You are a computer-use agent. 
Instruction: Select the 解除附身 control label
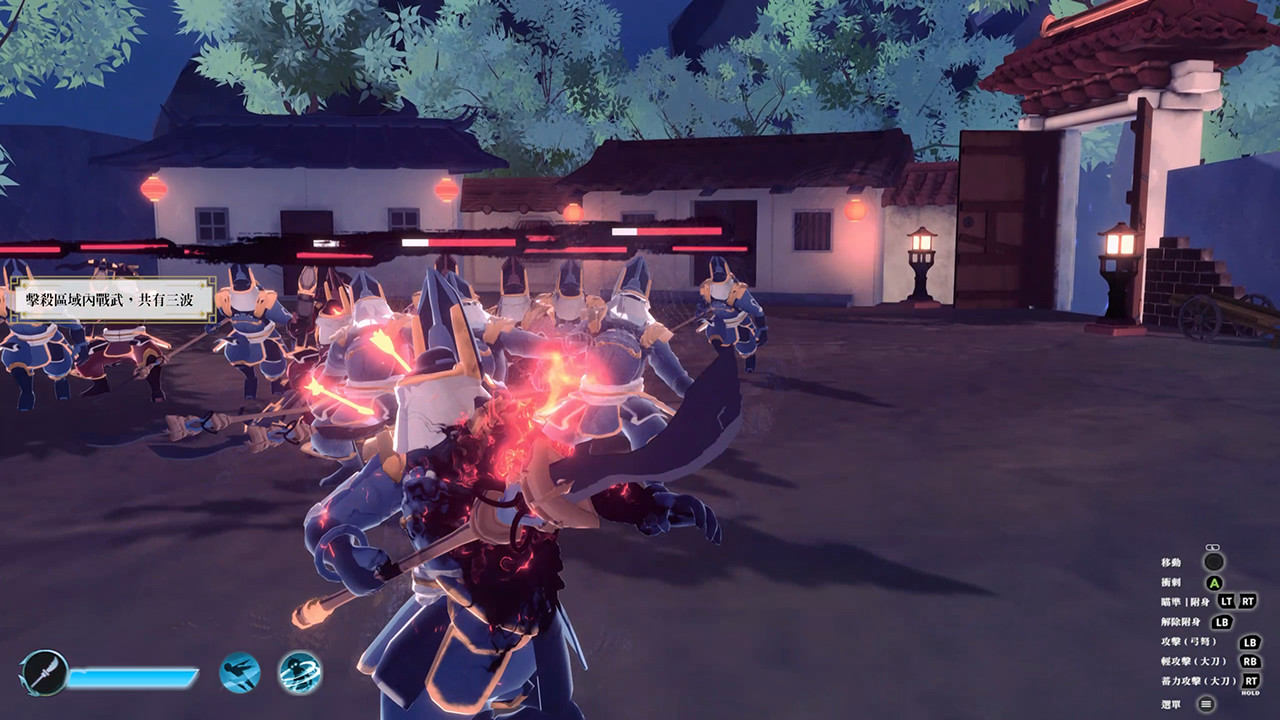click(x=1181, y=621)
